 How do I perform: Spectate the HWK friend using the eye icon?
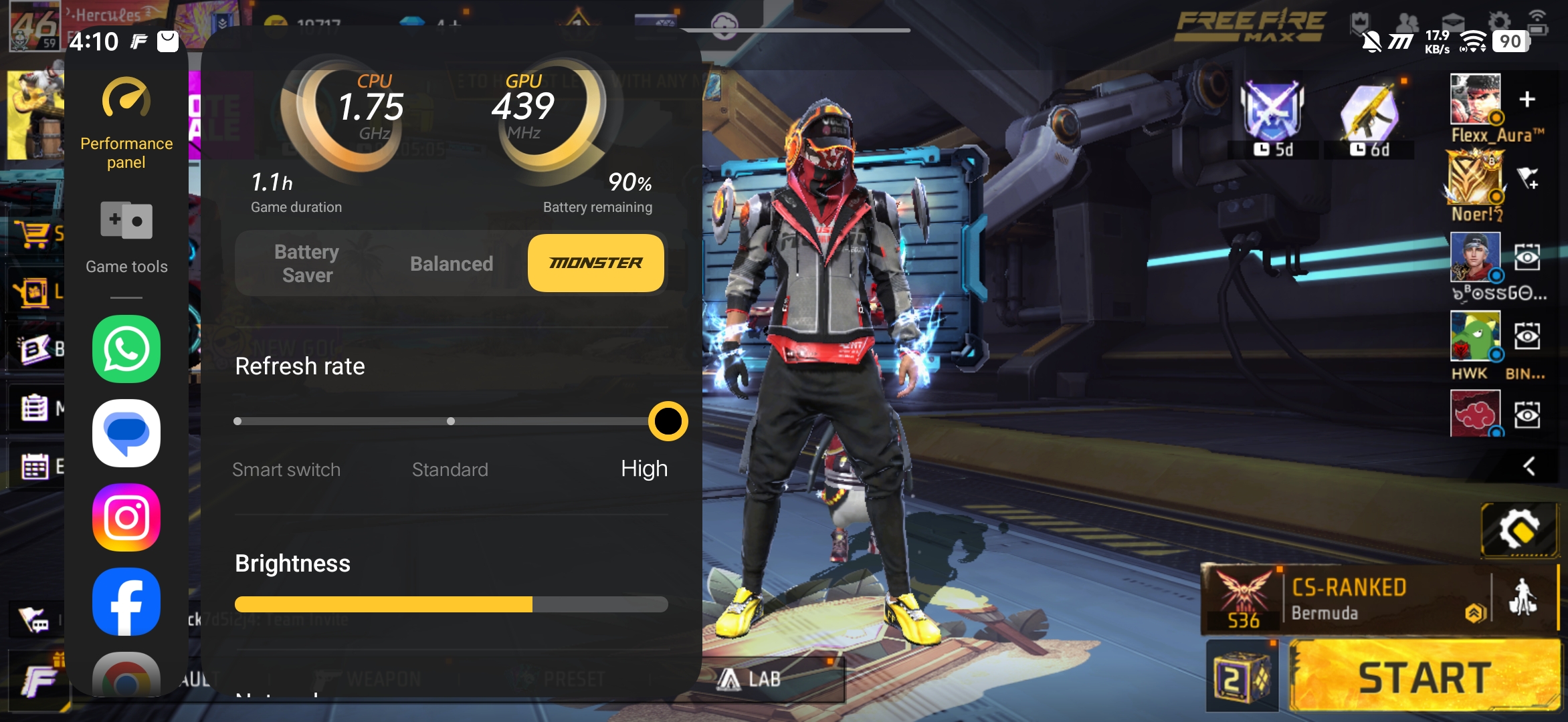[x=1527, y=336]
